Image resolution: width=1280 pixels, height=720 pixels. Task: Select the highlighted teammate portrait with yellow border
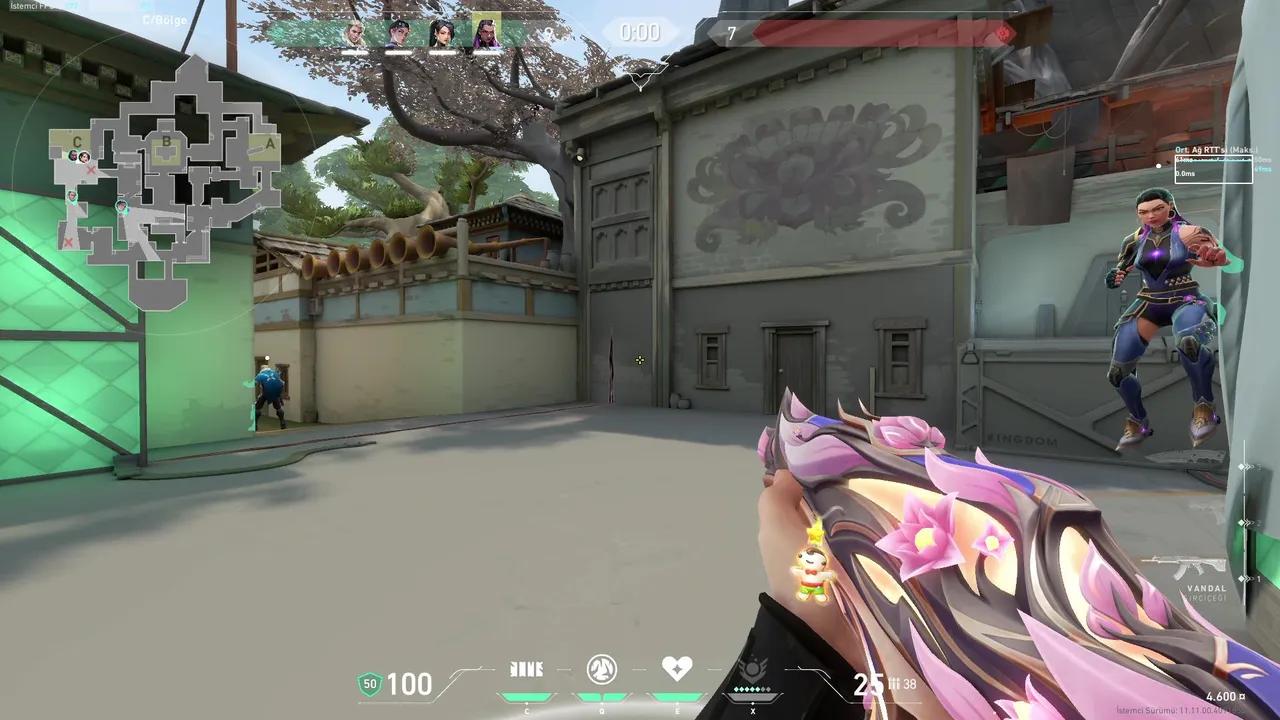[x=485, y=31]
